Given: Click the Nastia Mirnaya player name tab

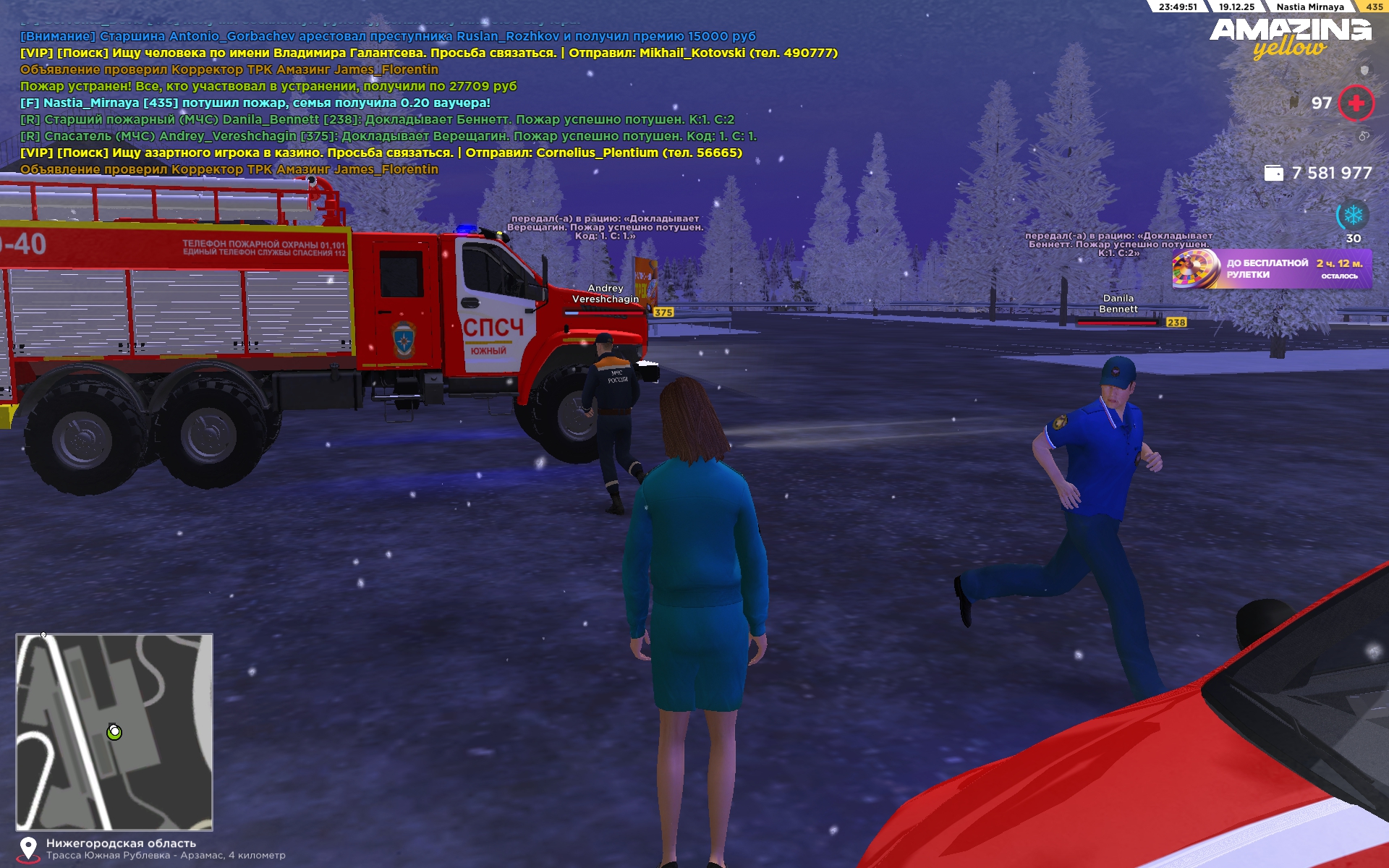Looking at the screenshot, I should click(1309, 7).
